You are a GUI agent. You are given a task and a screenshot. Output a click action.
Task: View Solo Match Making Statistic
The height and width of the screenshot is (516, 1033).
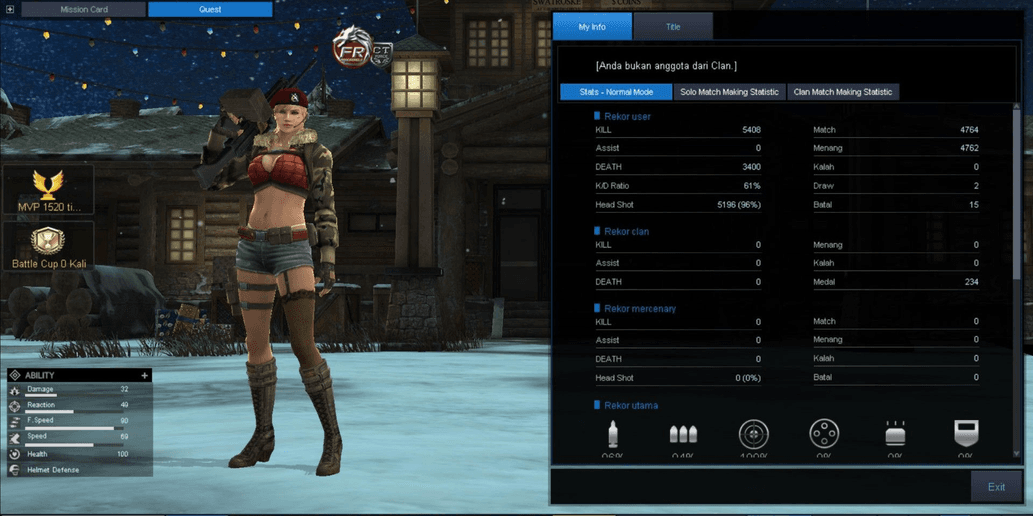729,92
